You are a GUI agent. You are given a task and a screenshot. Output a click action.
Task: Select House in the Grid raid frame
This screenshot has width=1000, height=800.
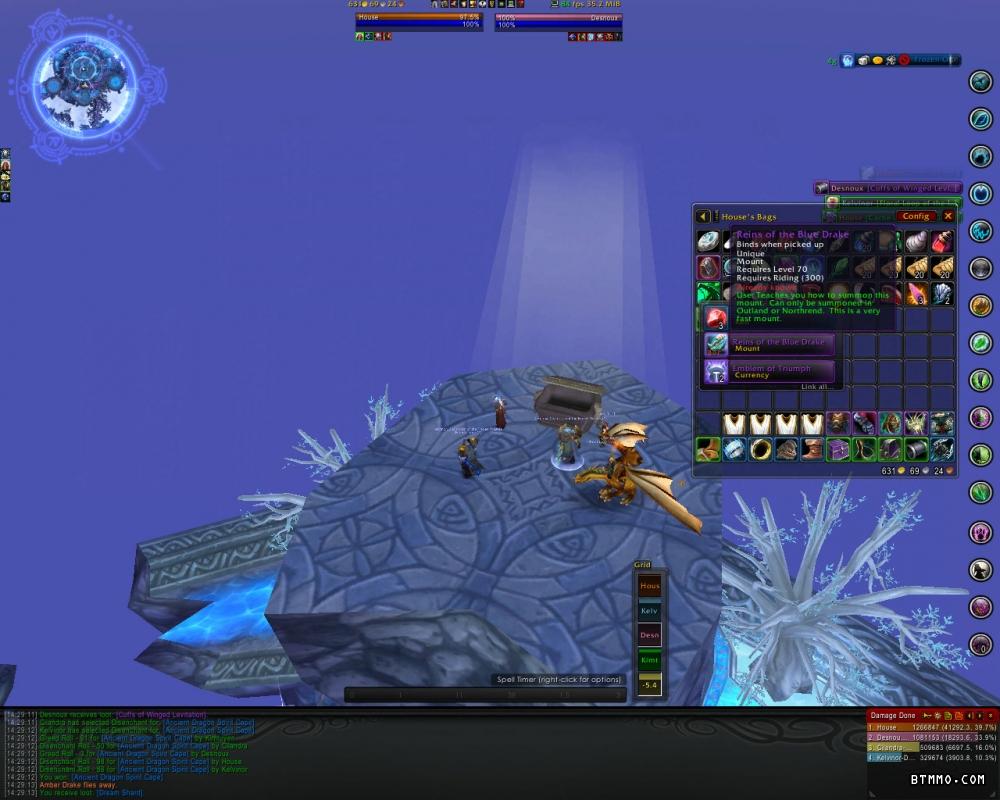pyautogui.click(x=650, y=586)
